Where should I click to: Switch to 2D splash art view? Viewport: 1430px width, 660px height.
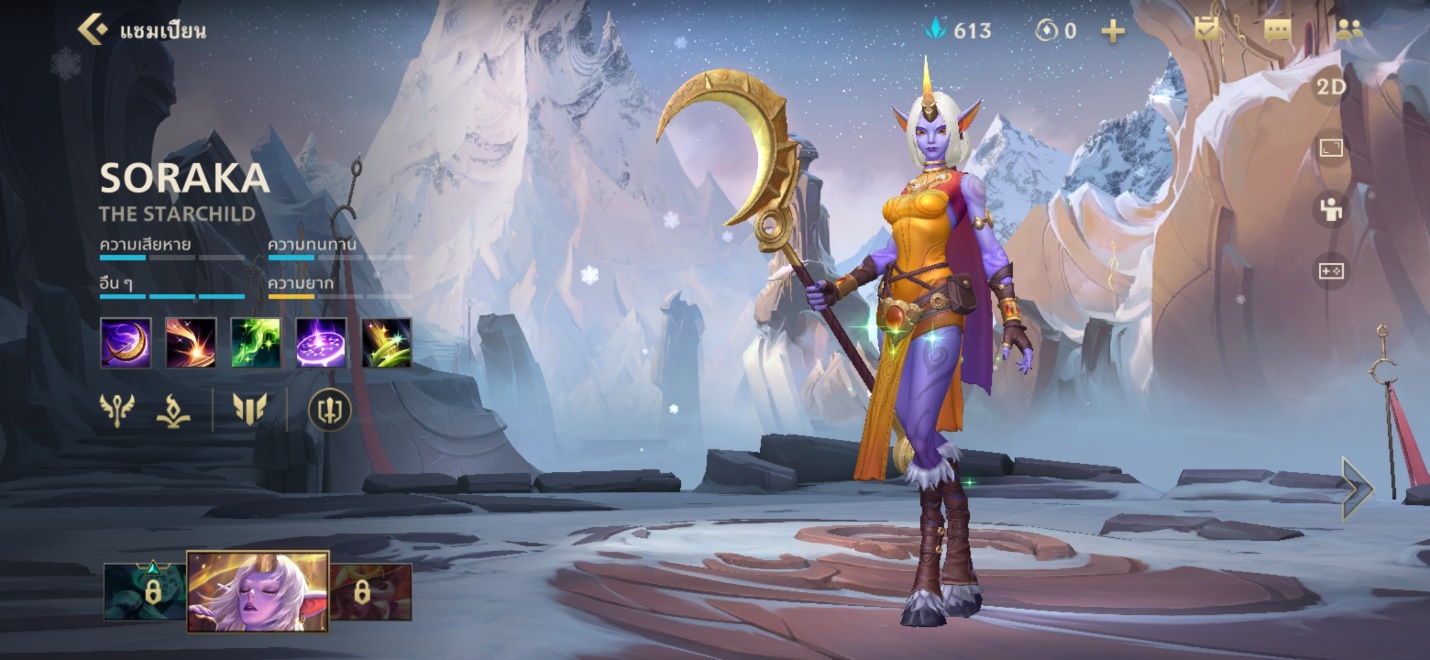coord(1330,88)
